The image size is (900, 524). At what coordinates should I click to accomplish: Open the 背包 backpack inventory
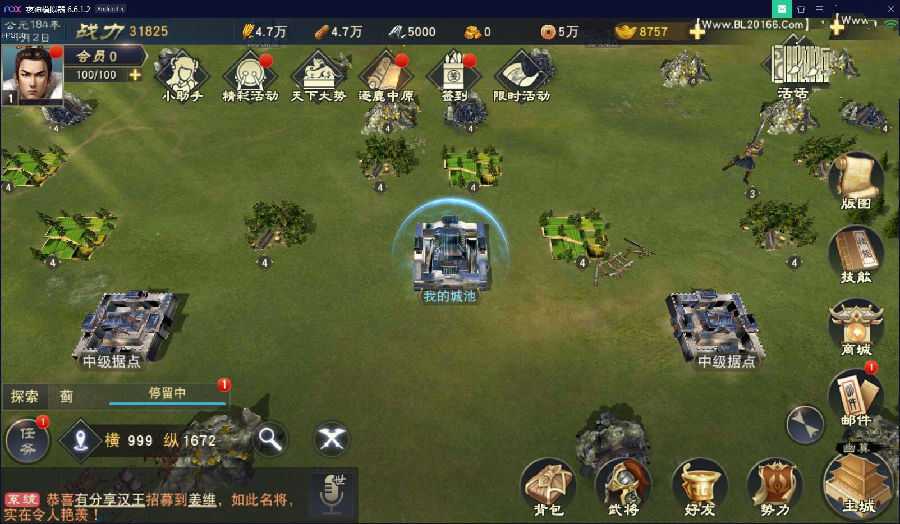[548, 487]
